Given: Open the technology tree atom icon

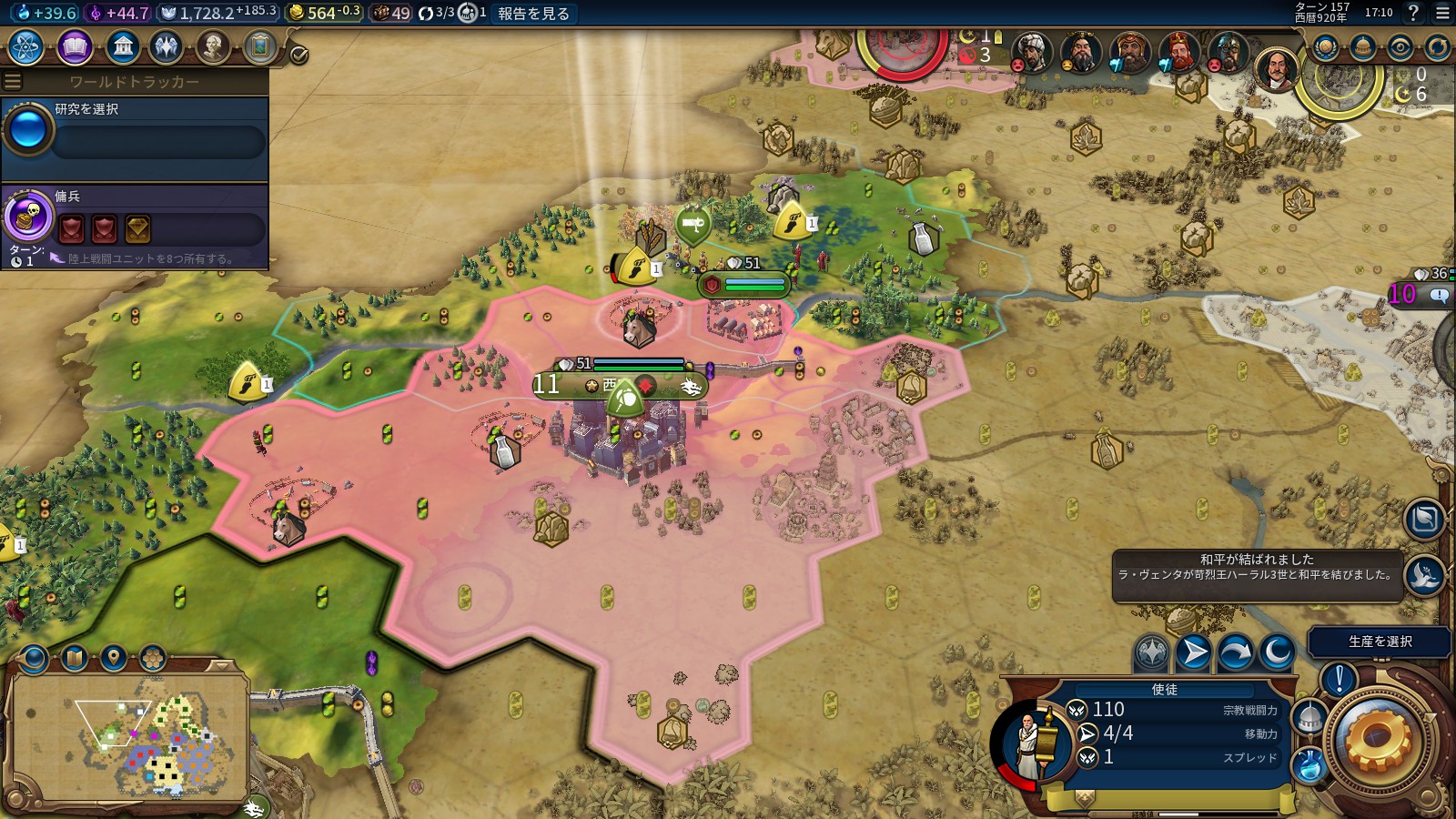Looking at the screenshot, I should [x=26, y=46].
